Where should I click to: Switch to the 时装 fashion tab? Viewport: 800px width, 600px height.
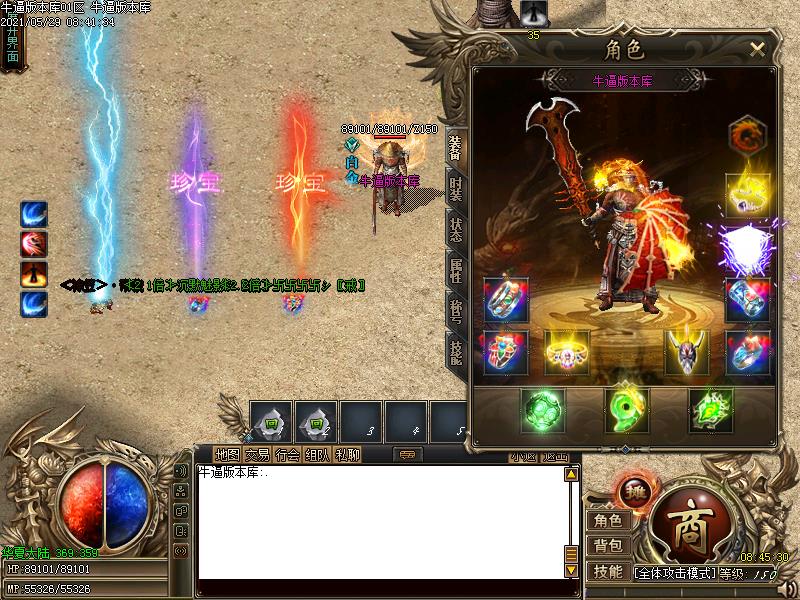456,190
